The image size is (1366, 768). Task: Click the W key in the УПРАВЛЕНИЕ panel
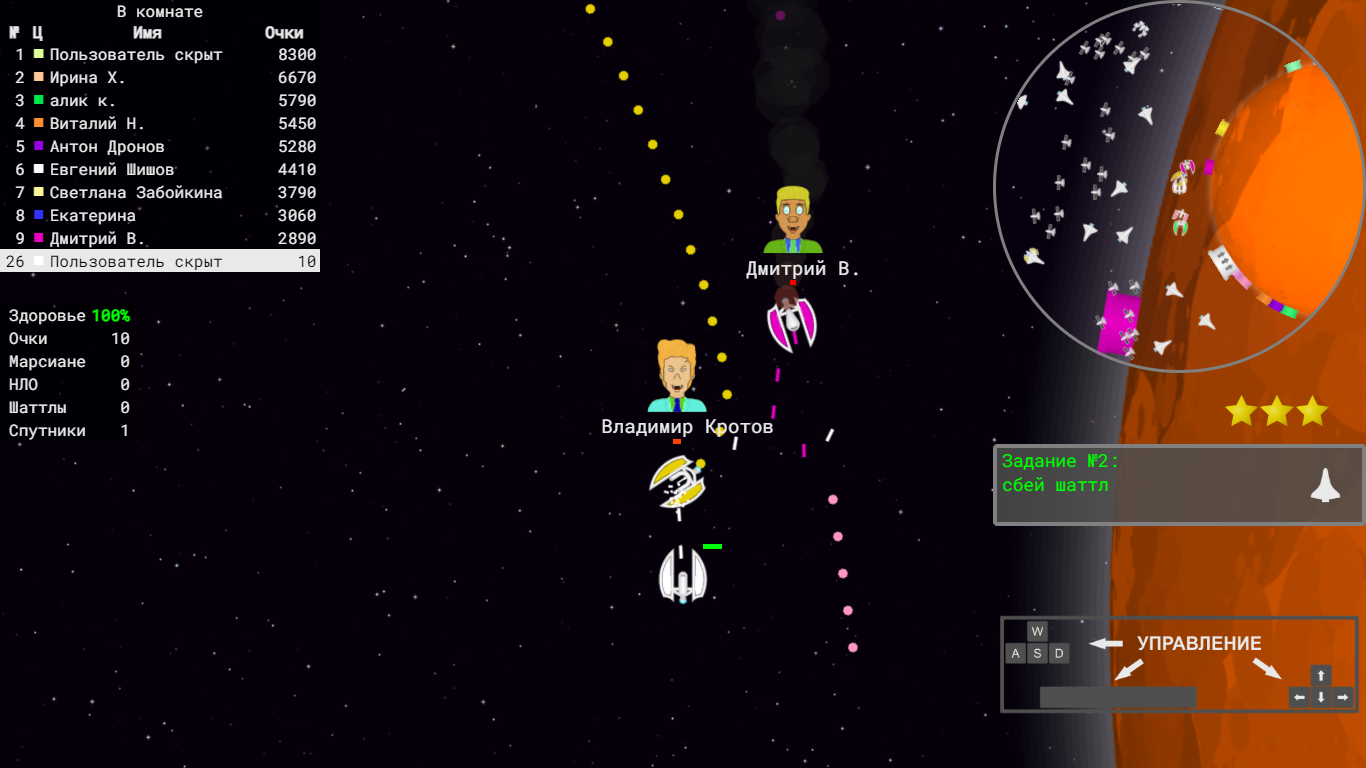[x=1037, y=630]
